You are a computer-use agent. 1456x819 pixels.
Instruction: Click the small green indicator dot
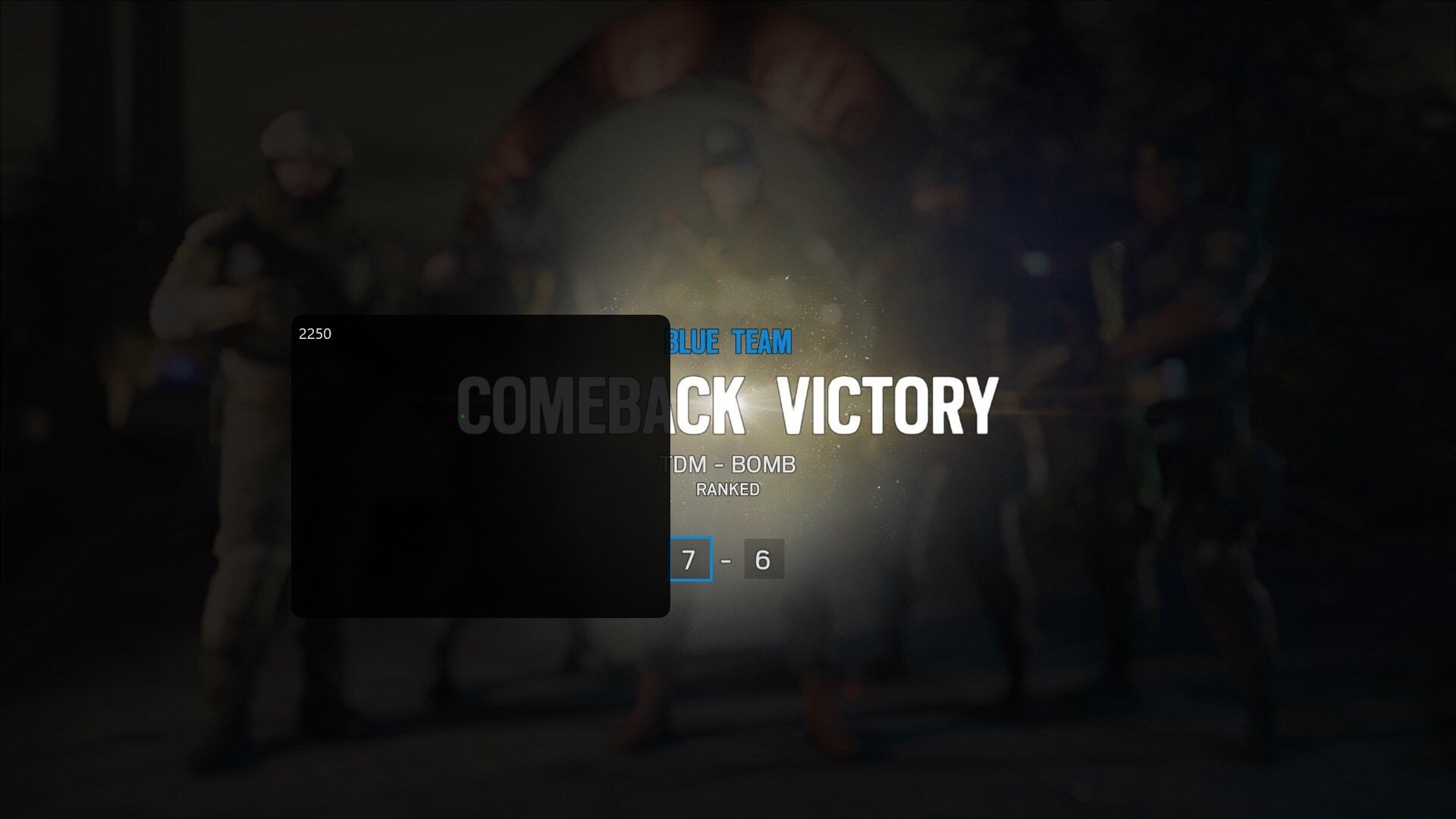coord(463,416)
